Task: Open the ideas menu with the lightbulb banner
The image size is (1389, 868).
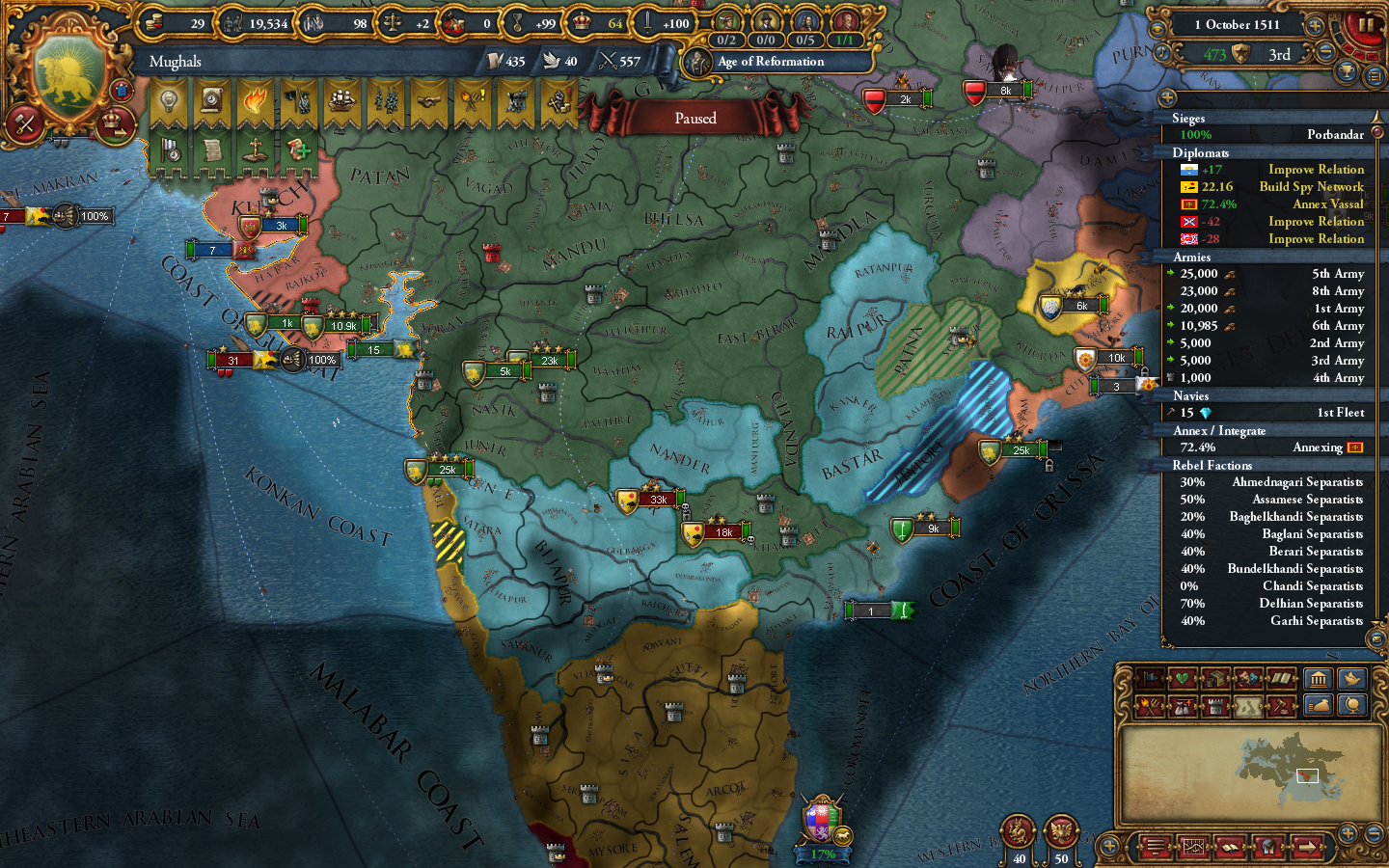Action: tap(170, 101)
